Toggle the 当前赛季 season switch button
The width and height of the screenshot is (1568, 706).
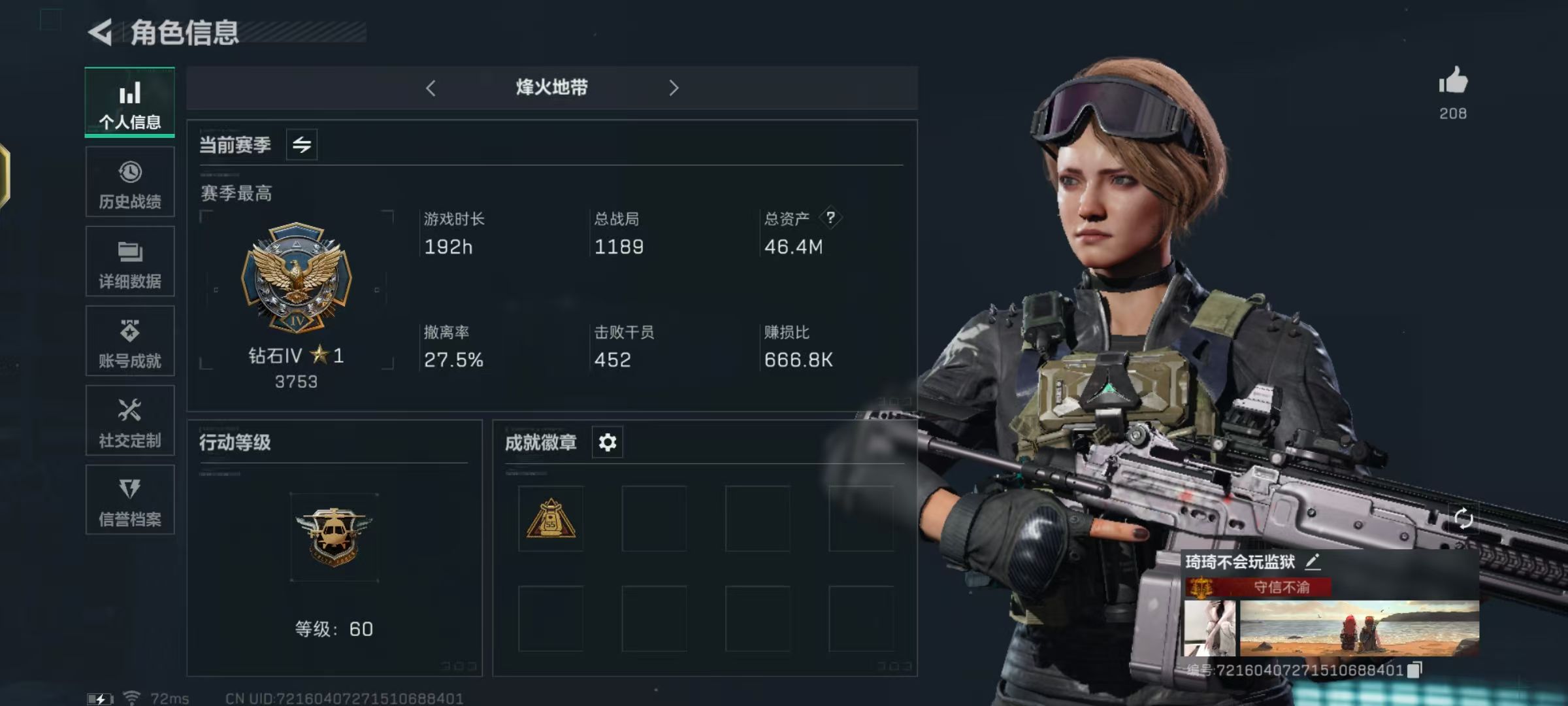click(x=302, y=144)
